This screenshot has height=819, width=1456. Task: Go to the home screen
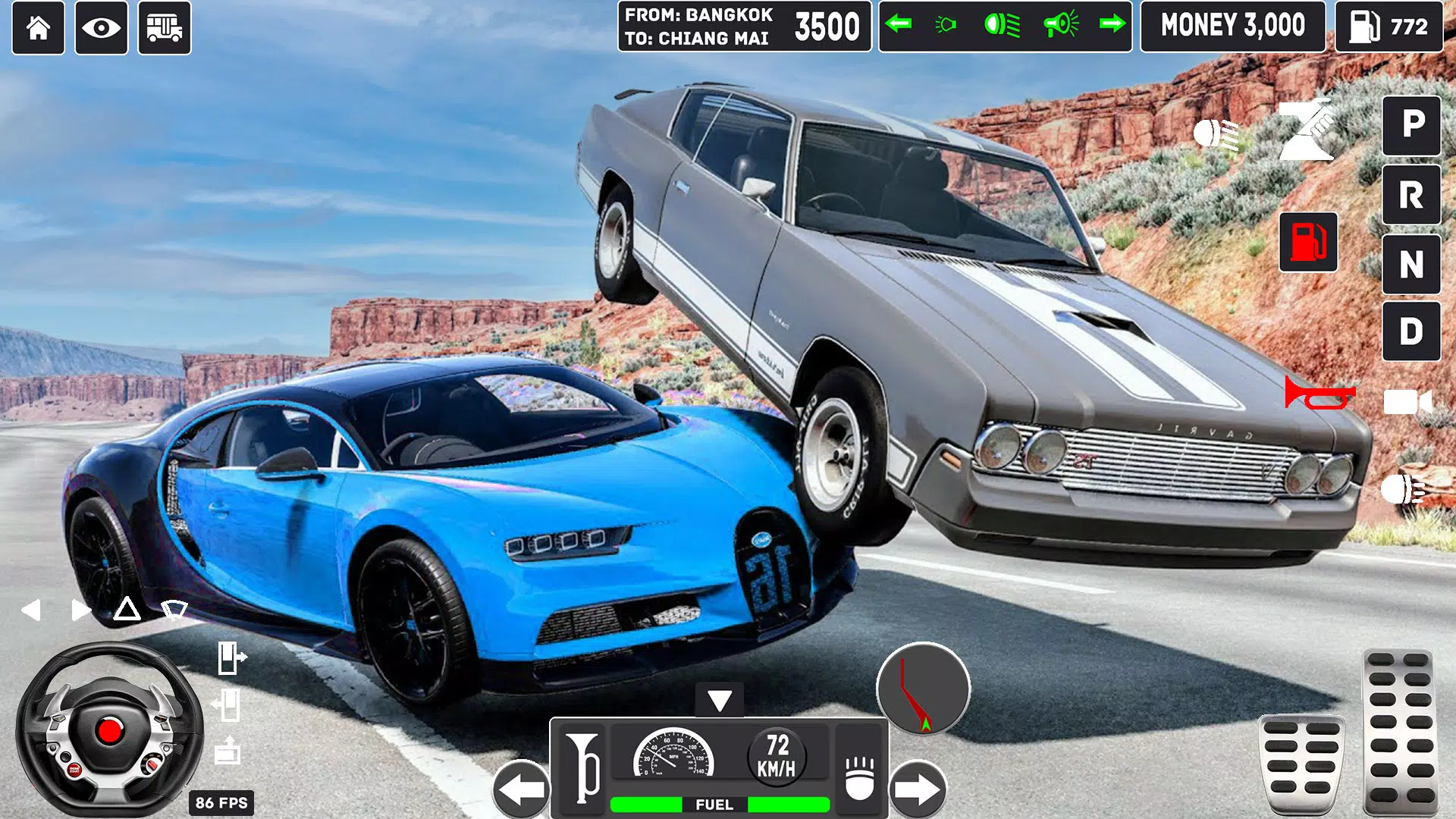coord(38,28)
